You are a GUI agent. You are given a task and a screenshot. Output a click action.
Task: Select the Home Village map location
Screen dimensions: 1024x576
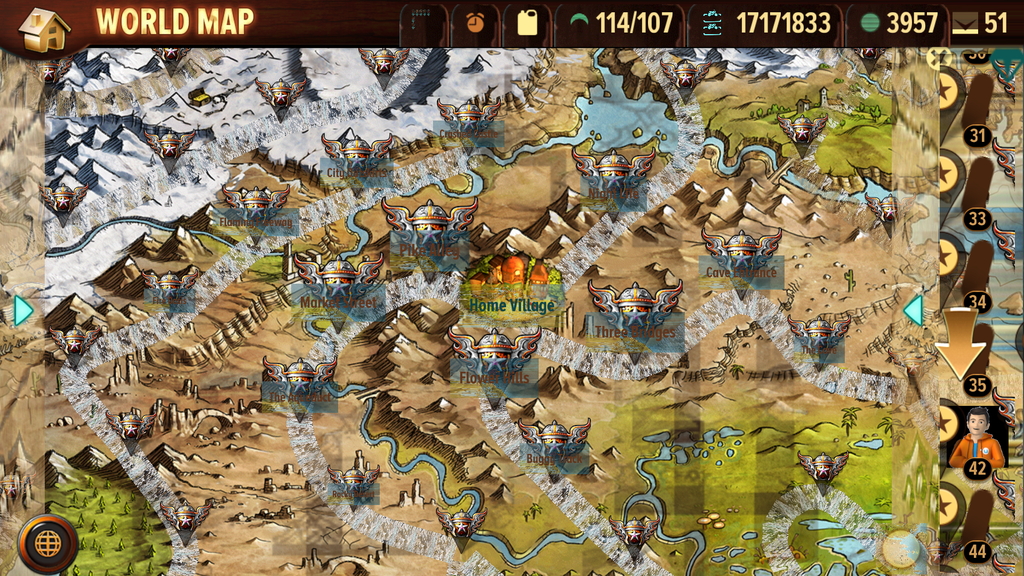(511, 285)
